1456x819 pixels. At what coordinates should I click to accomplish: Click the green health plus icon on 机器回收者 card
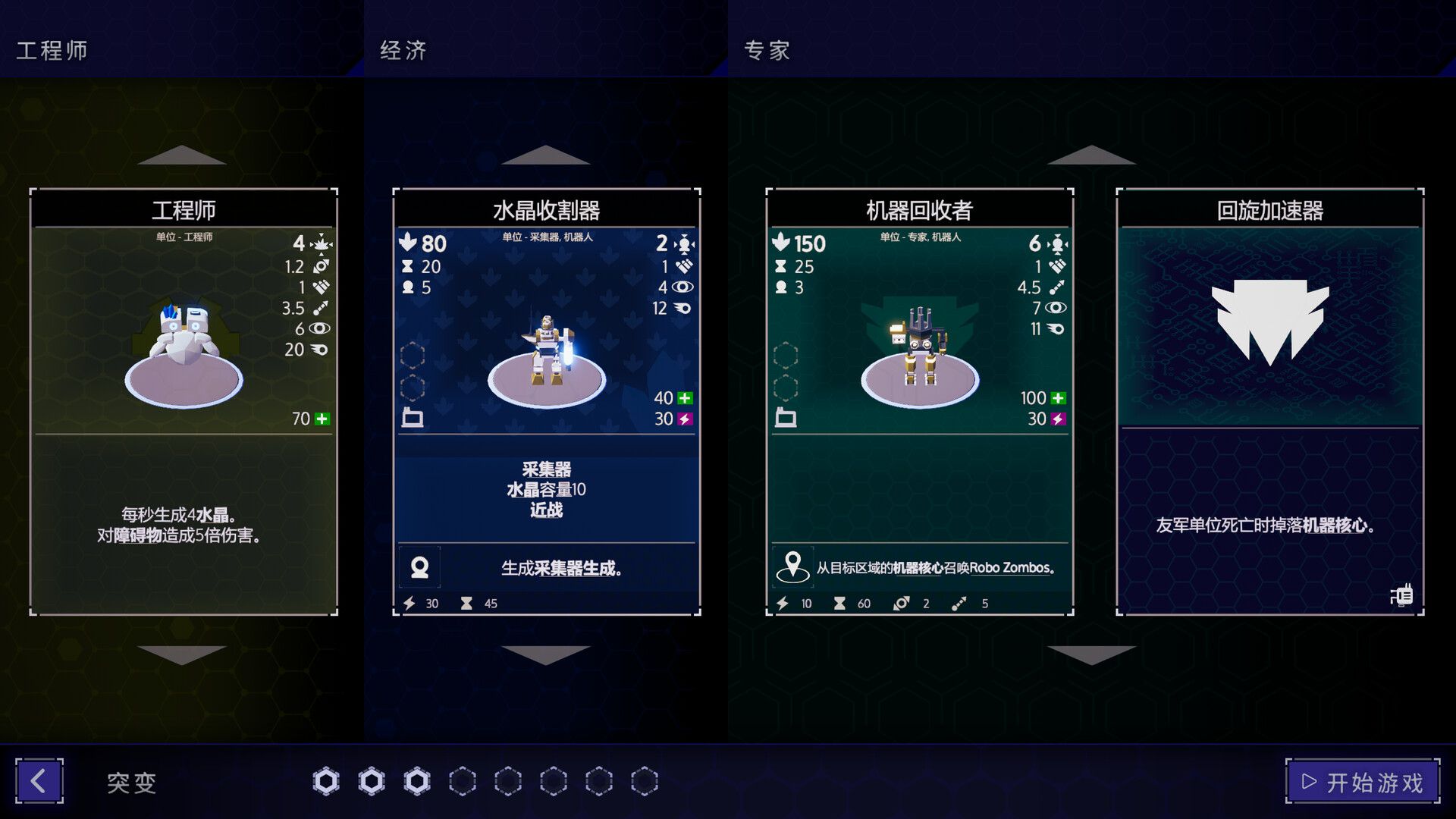click(1059, 397)
